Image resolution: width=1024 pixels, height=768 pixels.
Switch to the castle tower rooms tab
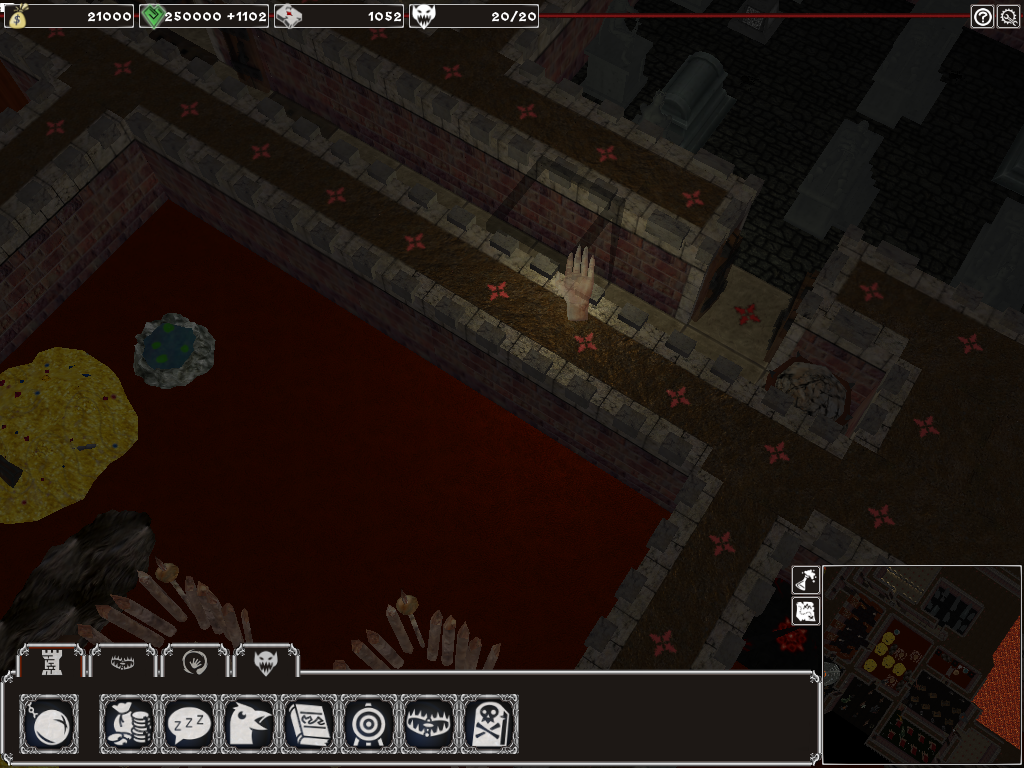(49, 661)
